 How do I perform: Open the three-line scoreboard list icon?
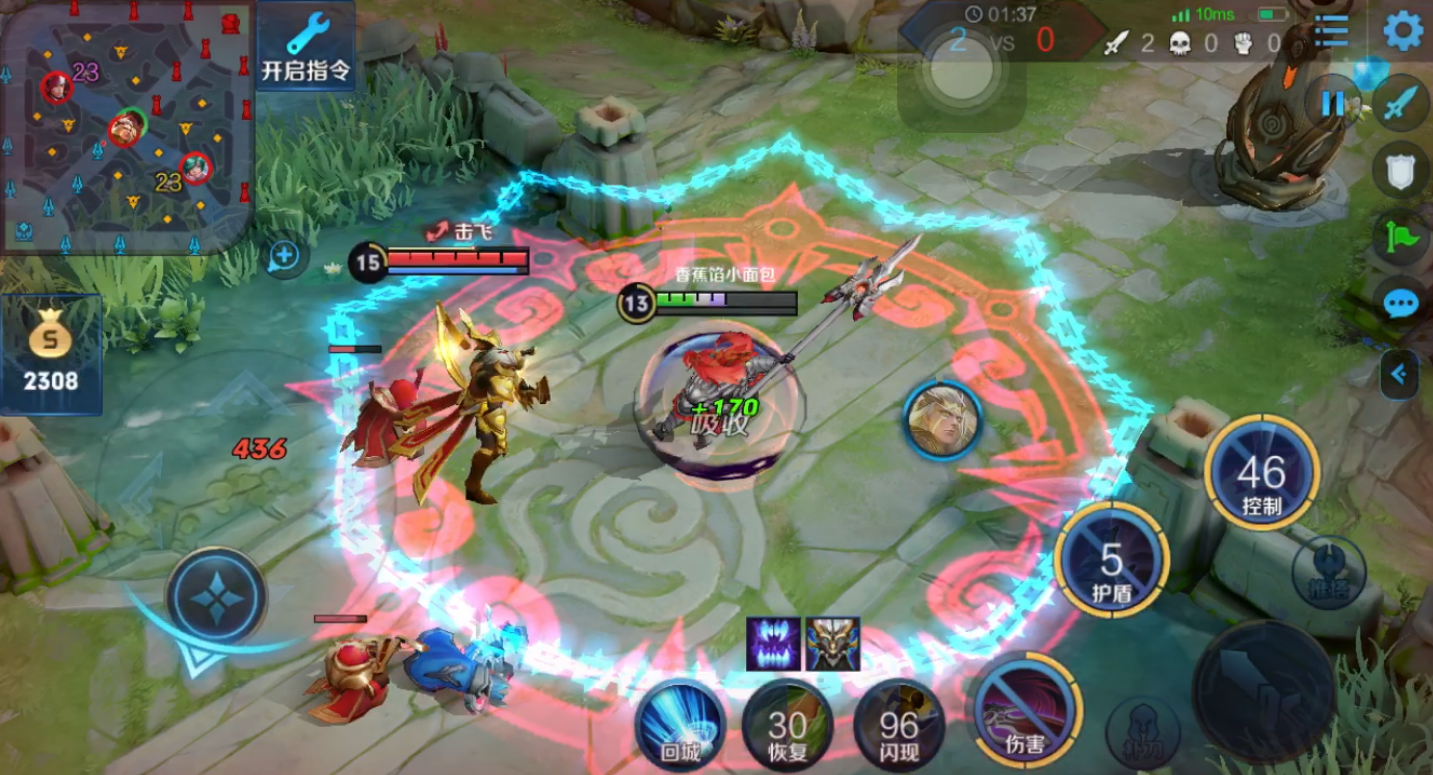pyautogui.click(x=1331, y=31)
